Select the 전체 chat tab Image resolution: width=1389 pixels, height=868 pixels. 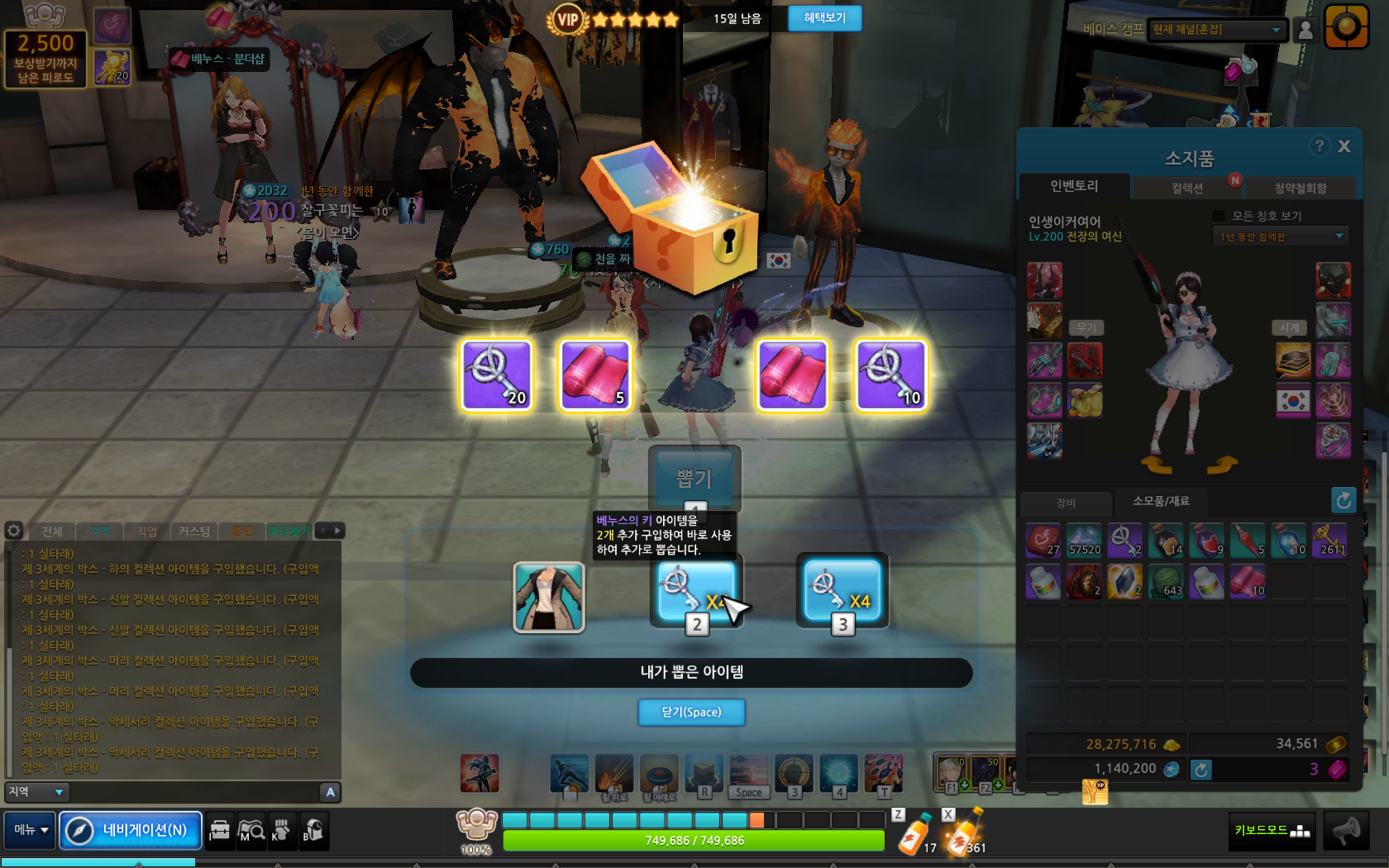tap(52, 531)
